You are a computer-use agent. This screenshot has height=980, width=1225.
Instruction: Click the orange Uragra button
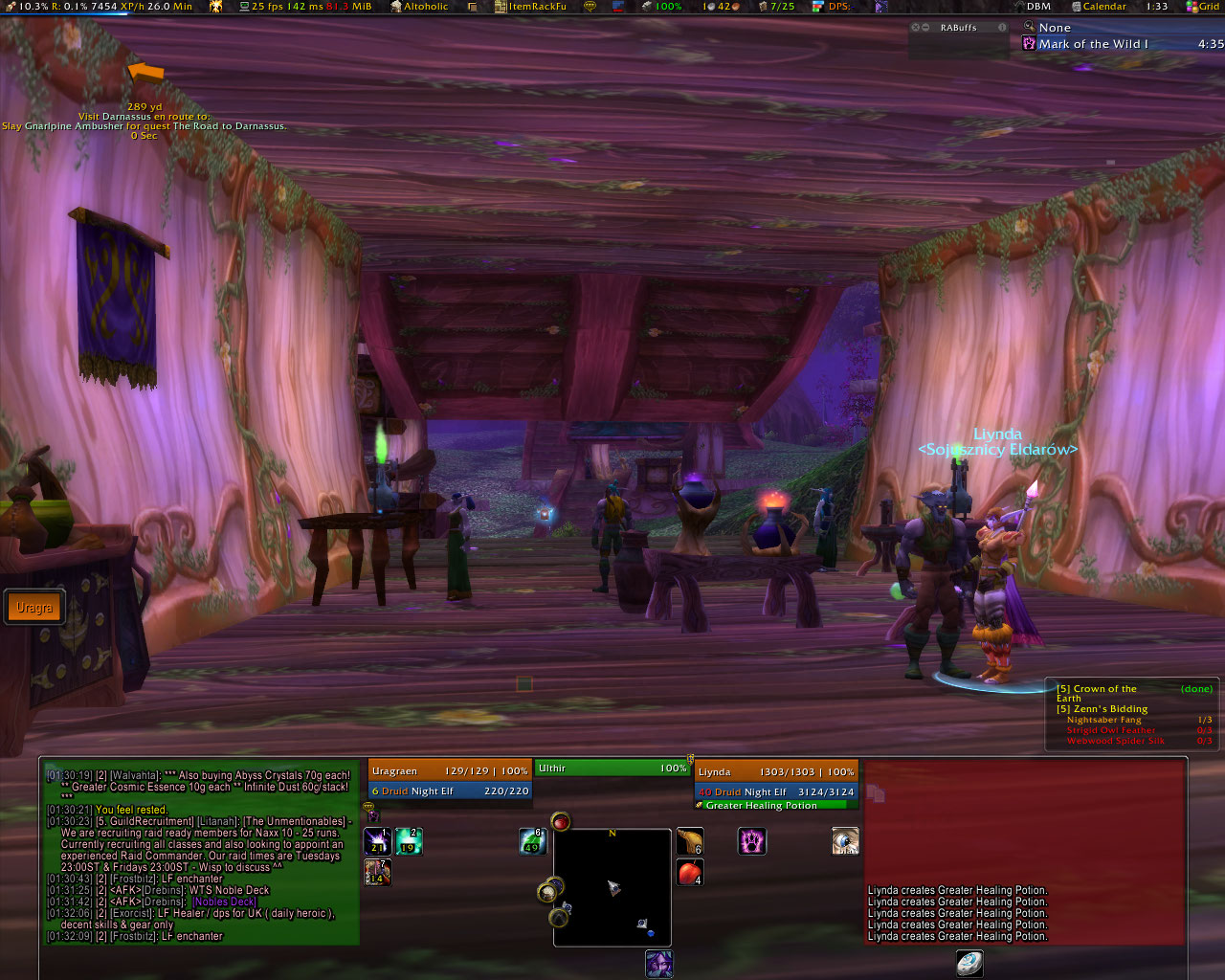click(34, 608)
